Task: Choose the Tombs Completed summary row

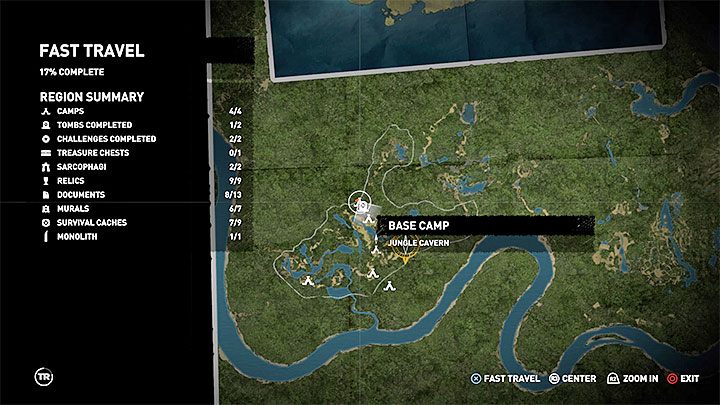Action: (94, 125)
